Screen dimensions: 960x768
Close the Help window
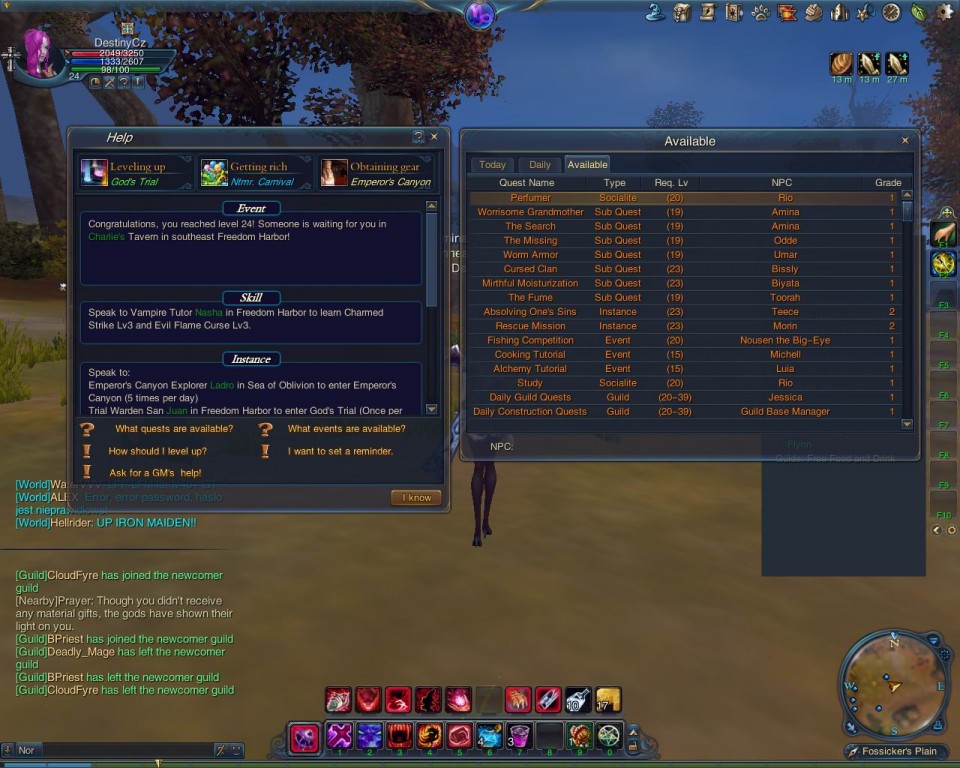[434, 137]
